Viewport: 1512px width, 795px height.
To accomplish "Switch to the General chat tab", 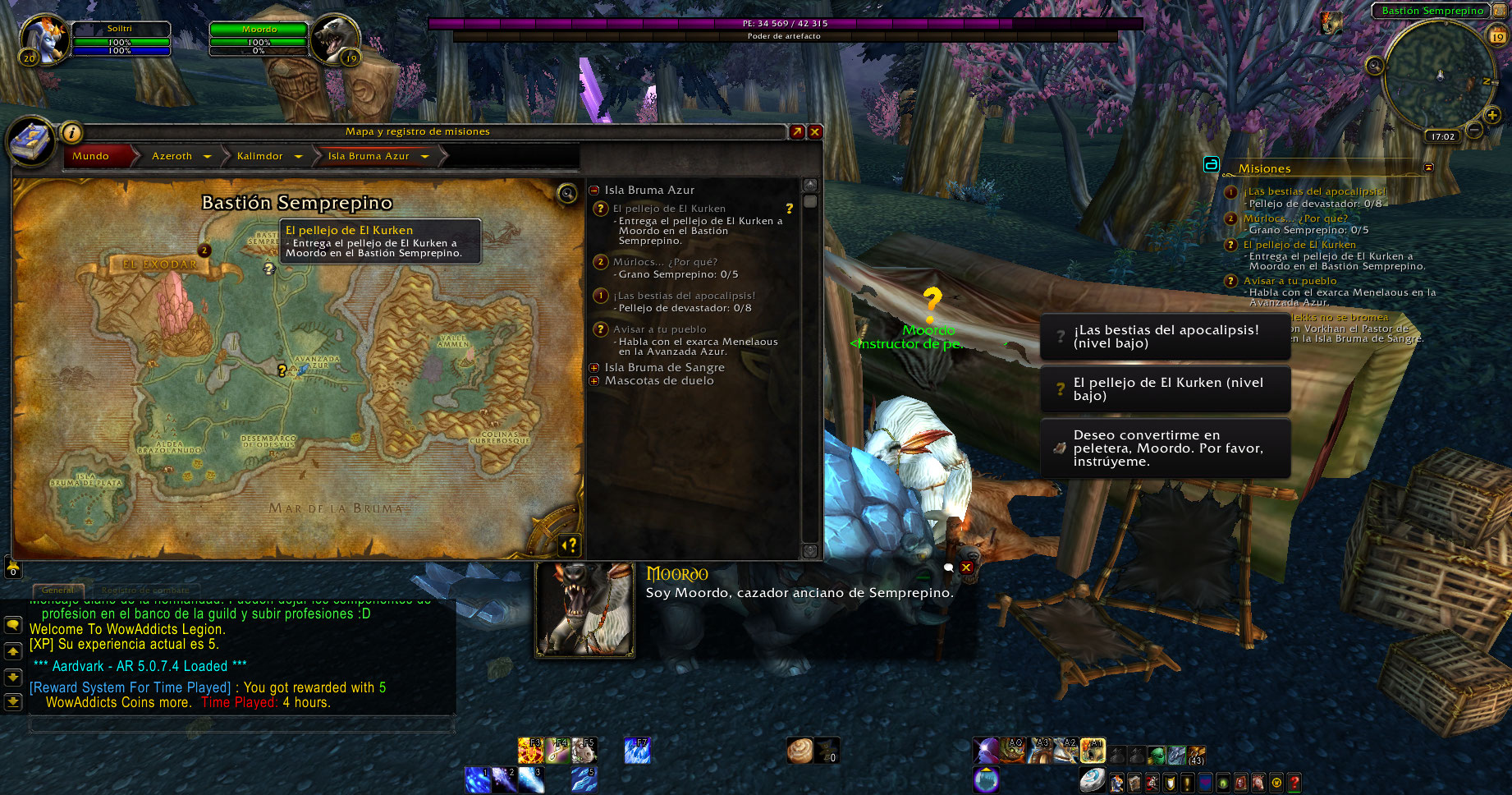I will [x=57, y=590].
